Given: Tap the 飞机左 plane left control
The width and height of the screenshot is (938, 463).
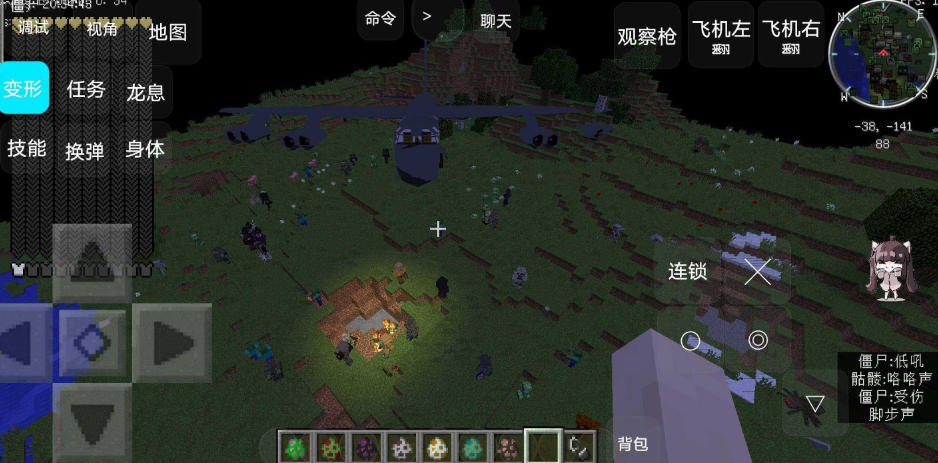Looking at the screenshot, I should [720, 35].
